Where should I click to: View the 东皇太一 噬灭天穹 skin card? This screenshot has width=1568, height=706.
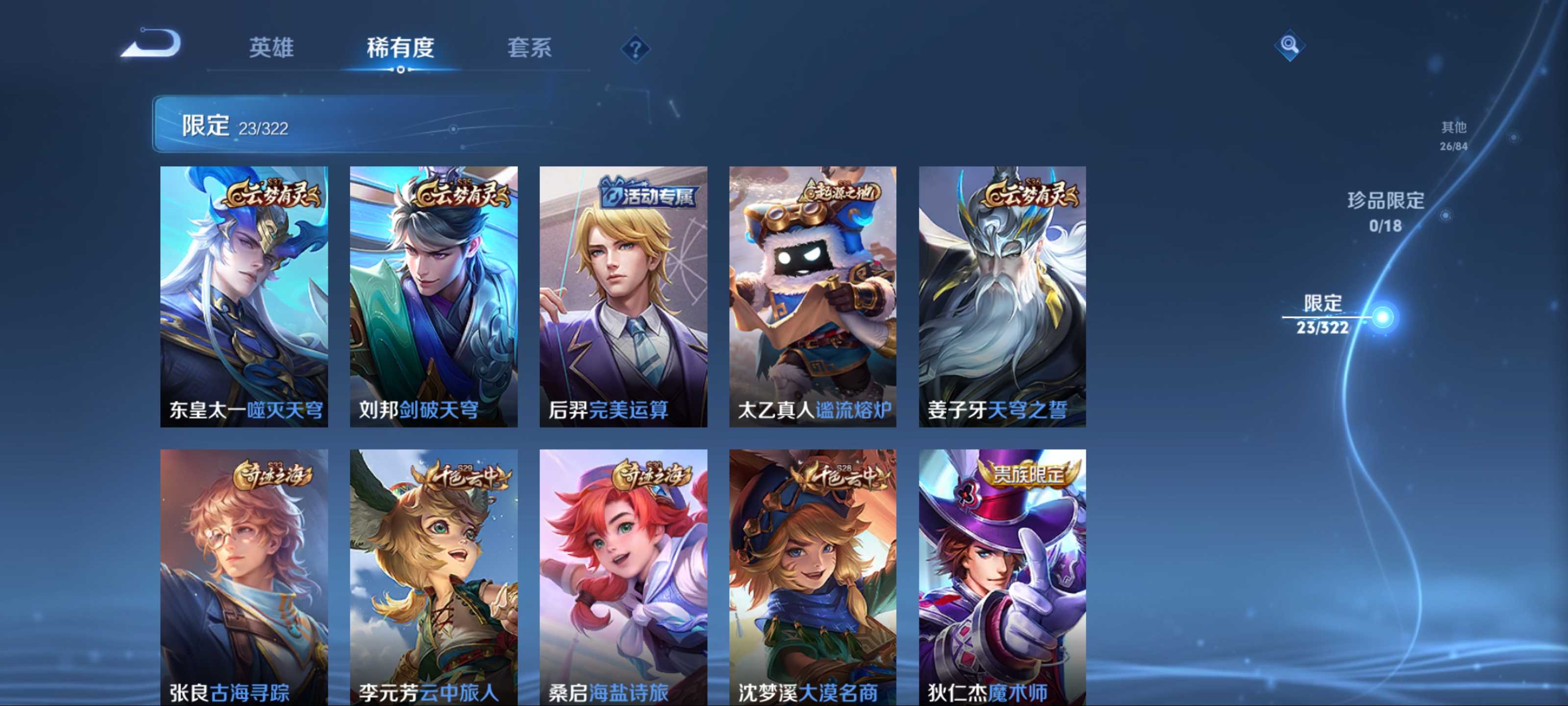click(244, 297)
